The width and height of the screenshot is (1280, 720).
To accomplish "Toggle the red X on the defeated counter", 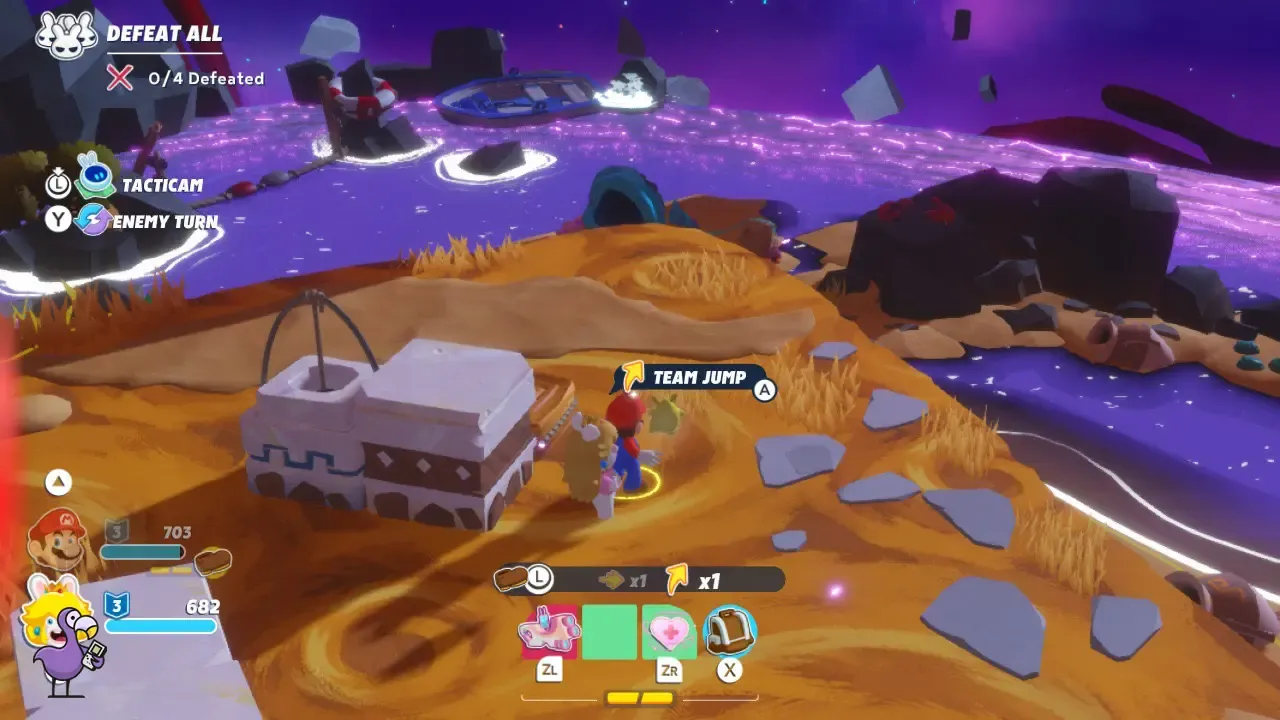I will coord(121,77).
